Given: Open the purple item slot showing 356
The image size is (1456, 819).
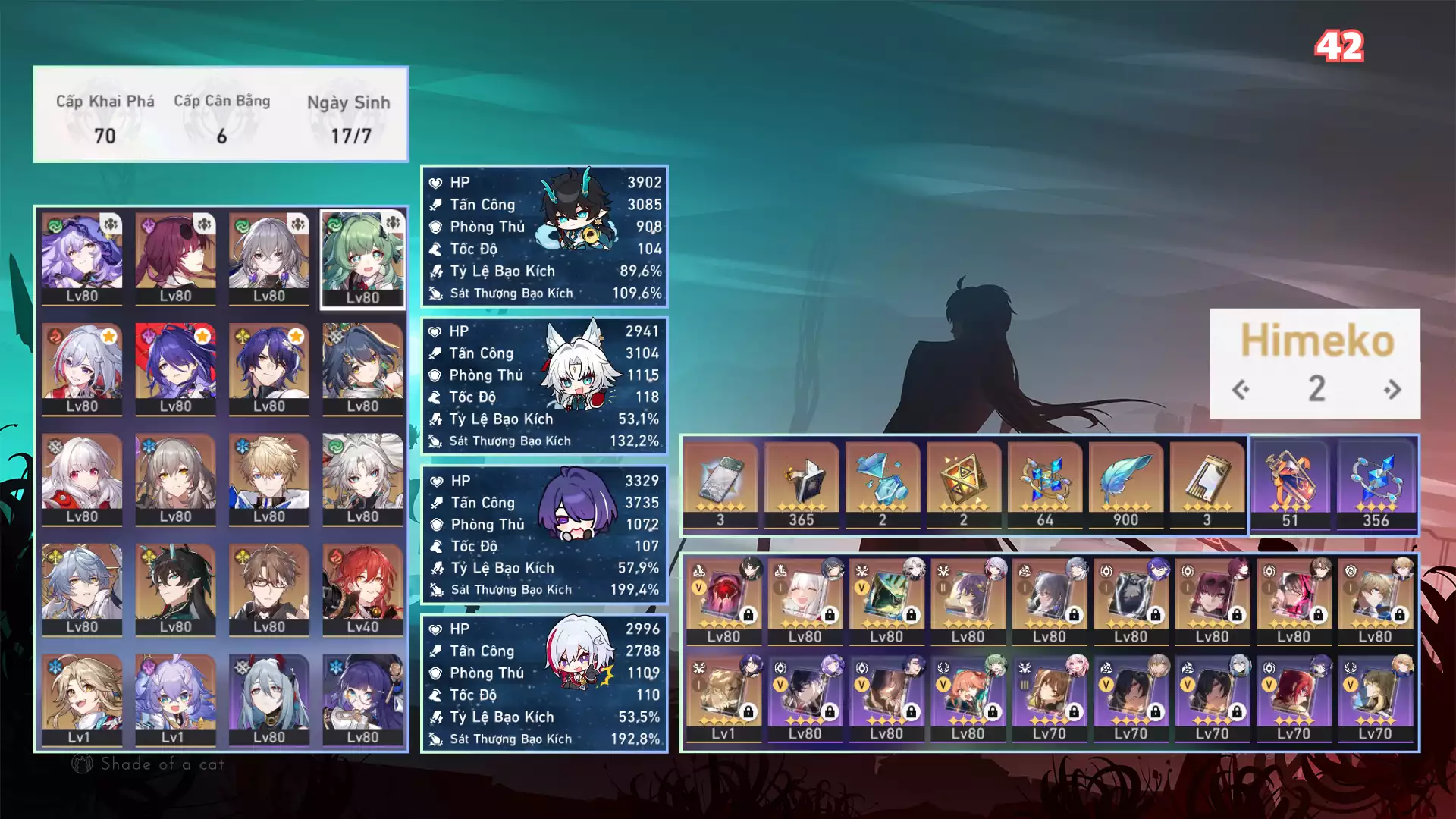Looking at the screenshot, I should 1376,485.
